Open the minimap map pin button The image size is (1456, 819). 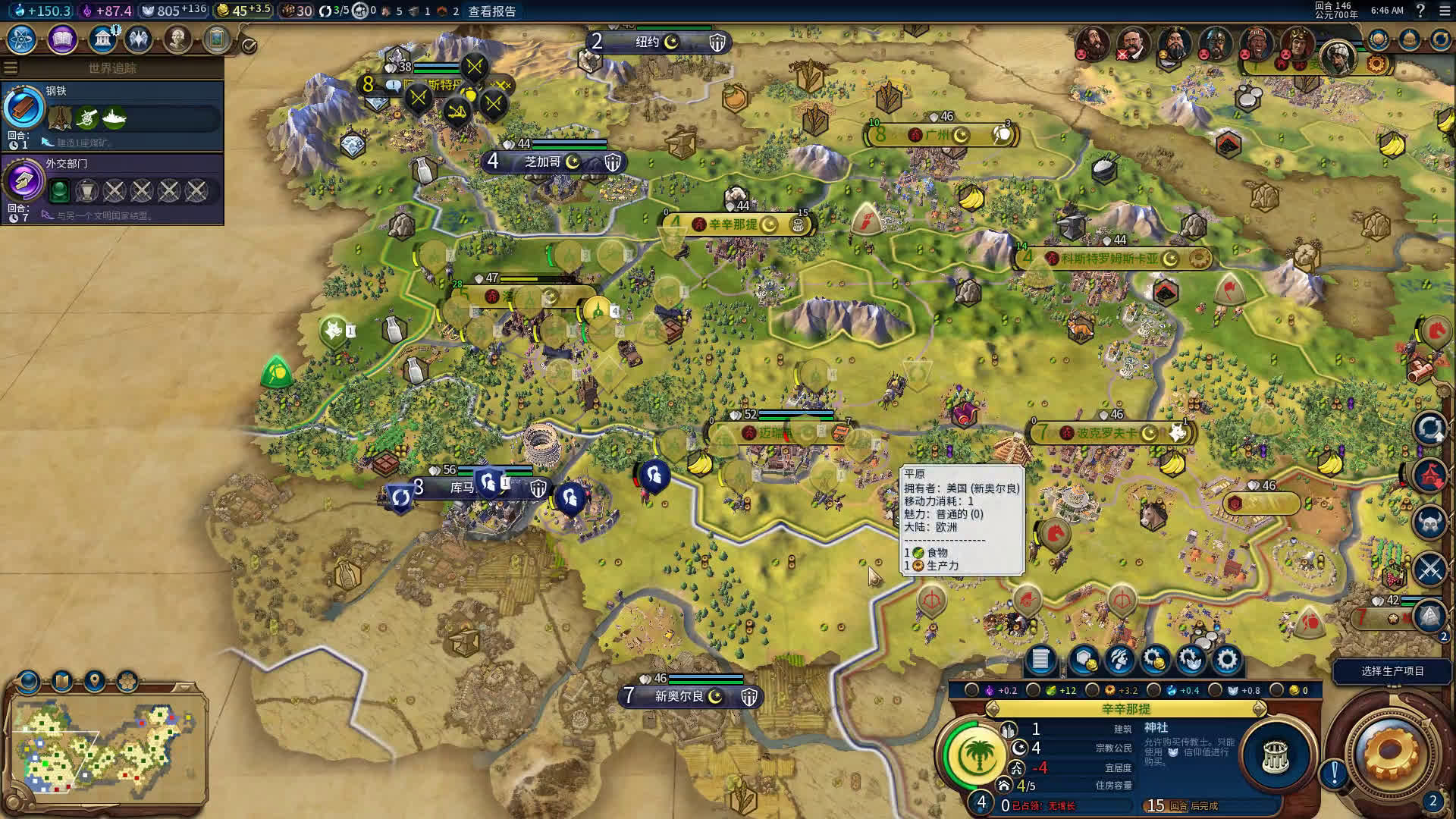pos(95,680)
